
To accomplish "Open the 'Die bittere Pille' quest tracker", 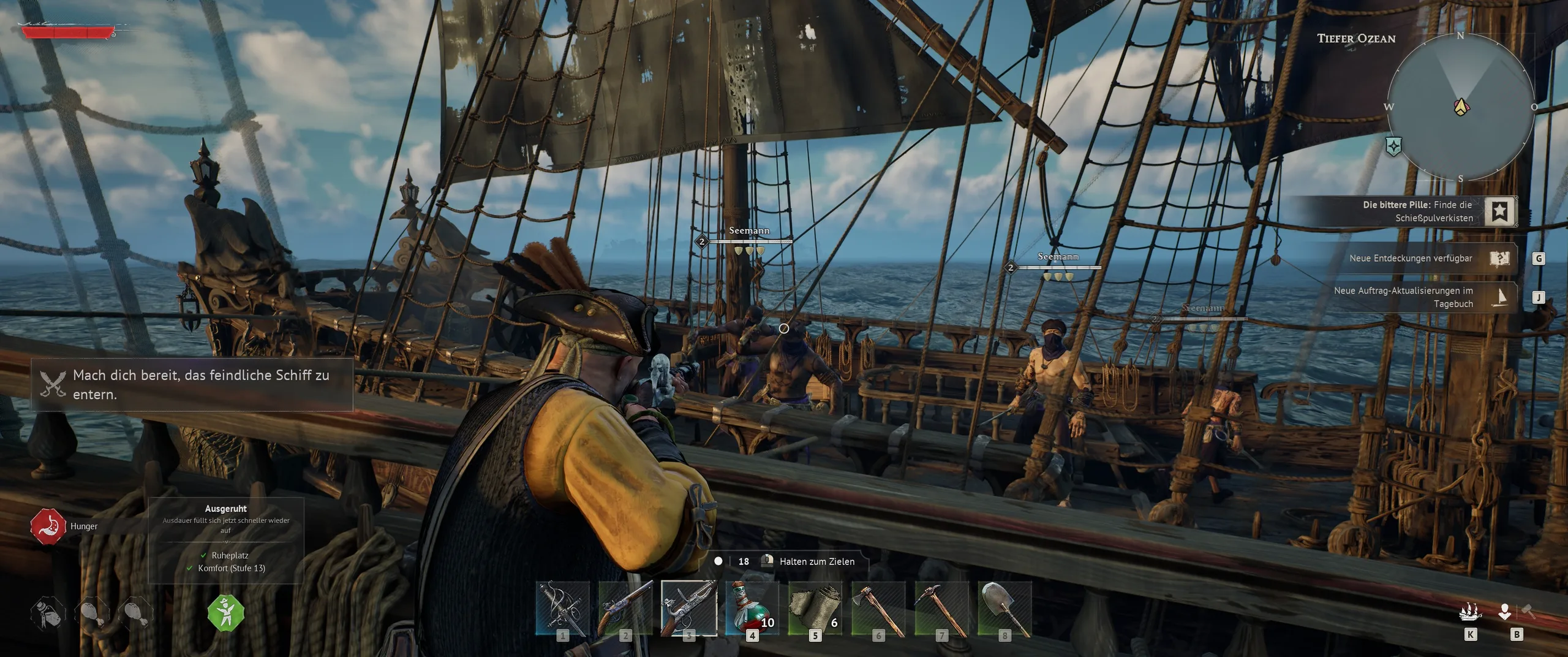I will 1499,211.
